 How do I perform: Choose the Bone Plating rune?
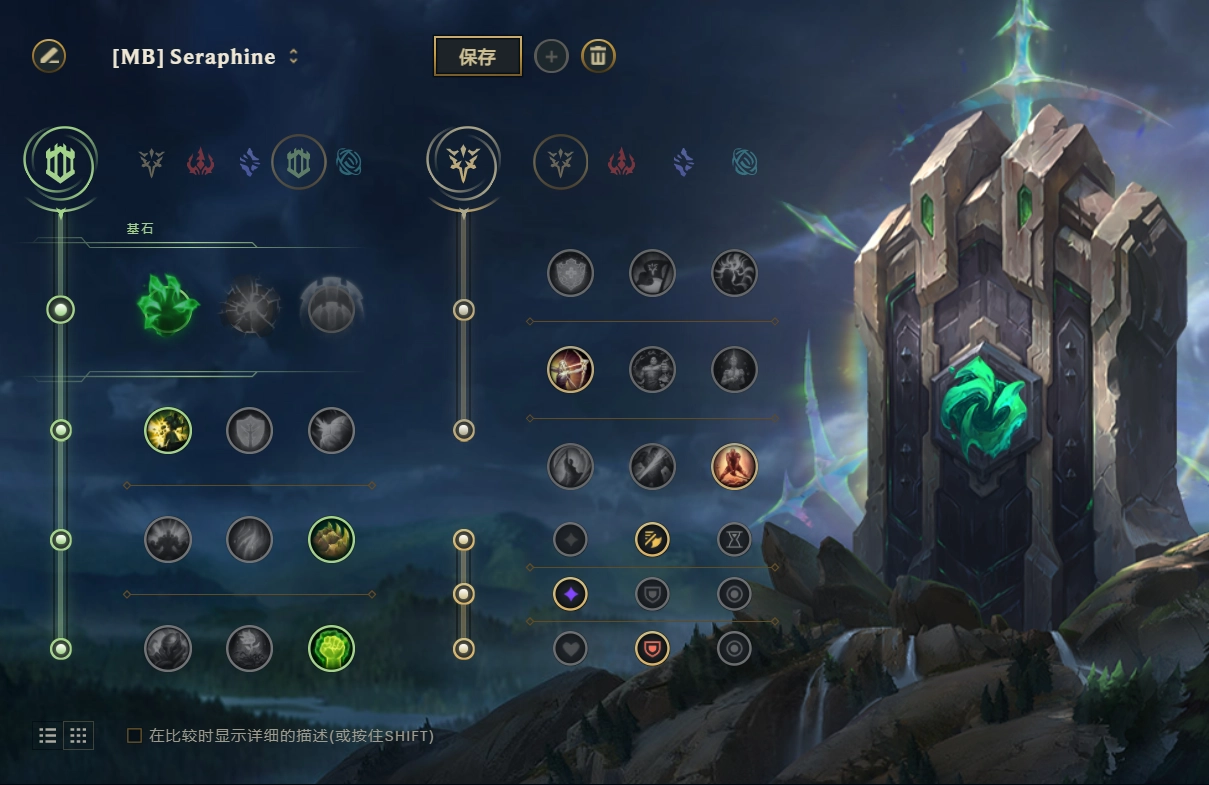point(331,540)
